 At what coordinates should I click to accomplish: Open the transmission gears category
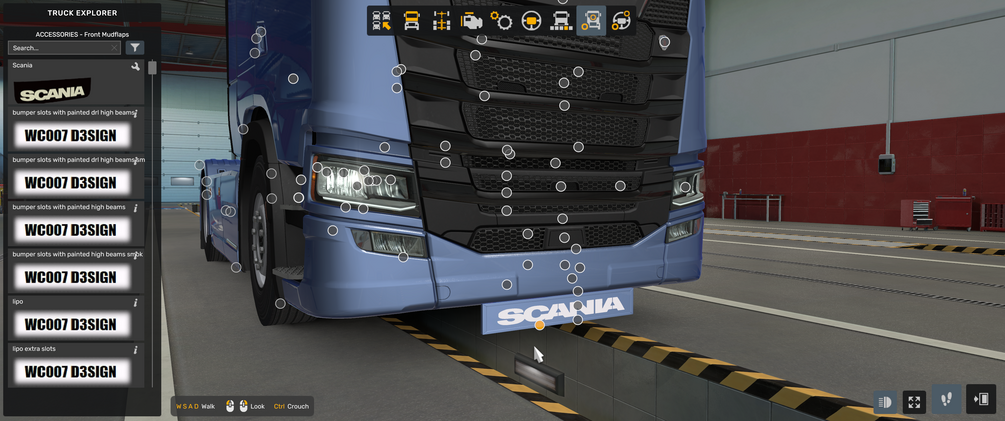[502, 21]
